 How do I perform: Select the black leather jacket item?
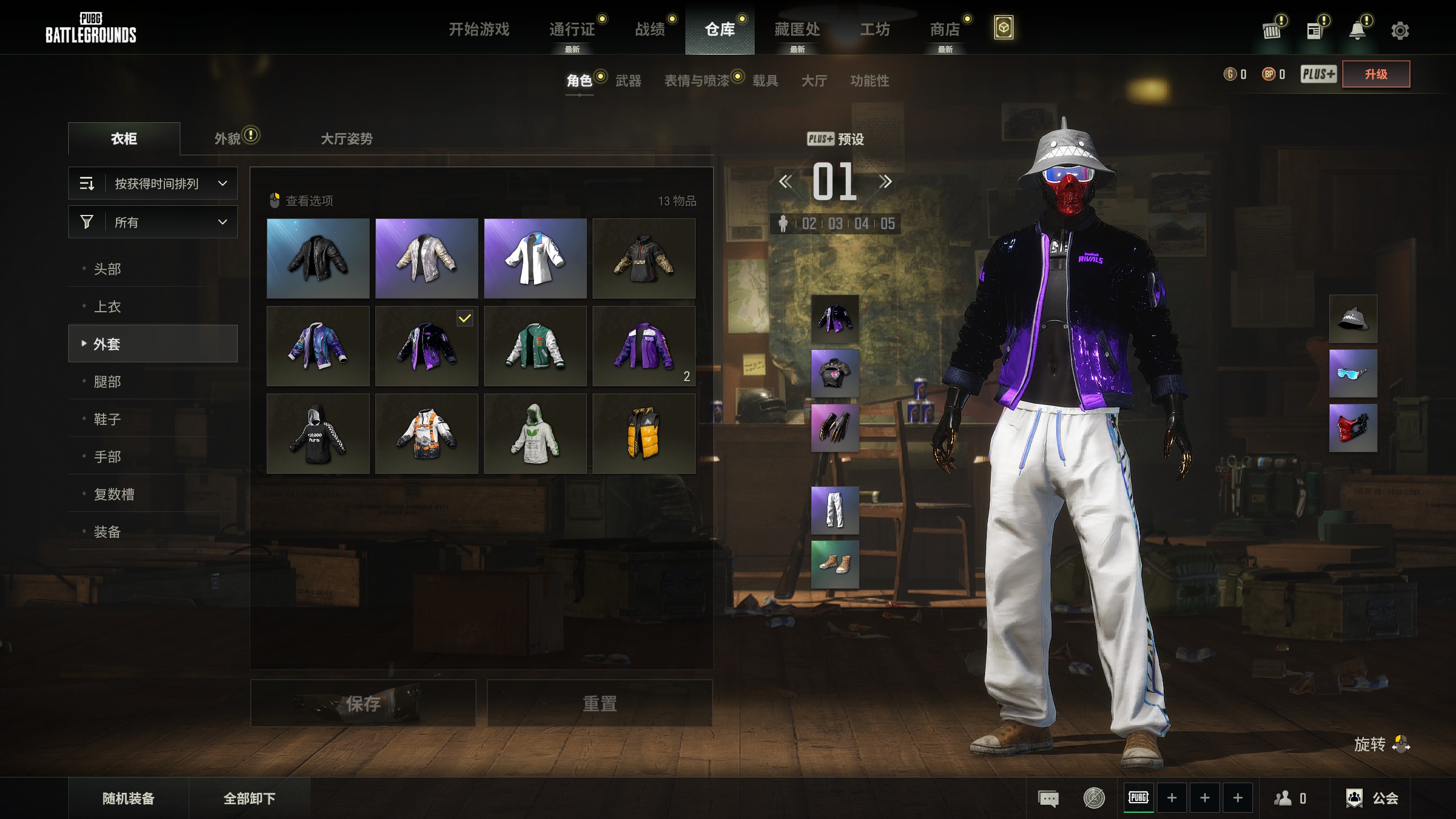318,258
